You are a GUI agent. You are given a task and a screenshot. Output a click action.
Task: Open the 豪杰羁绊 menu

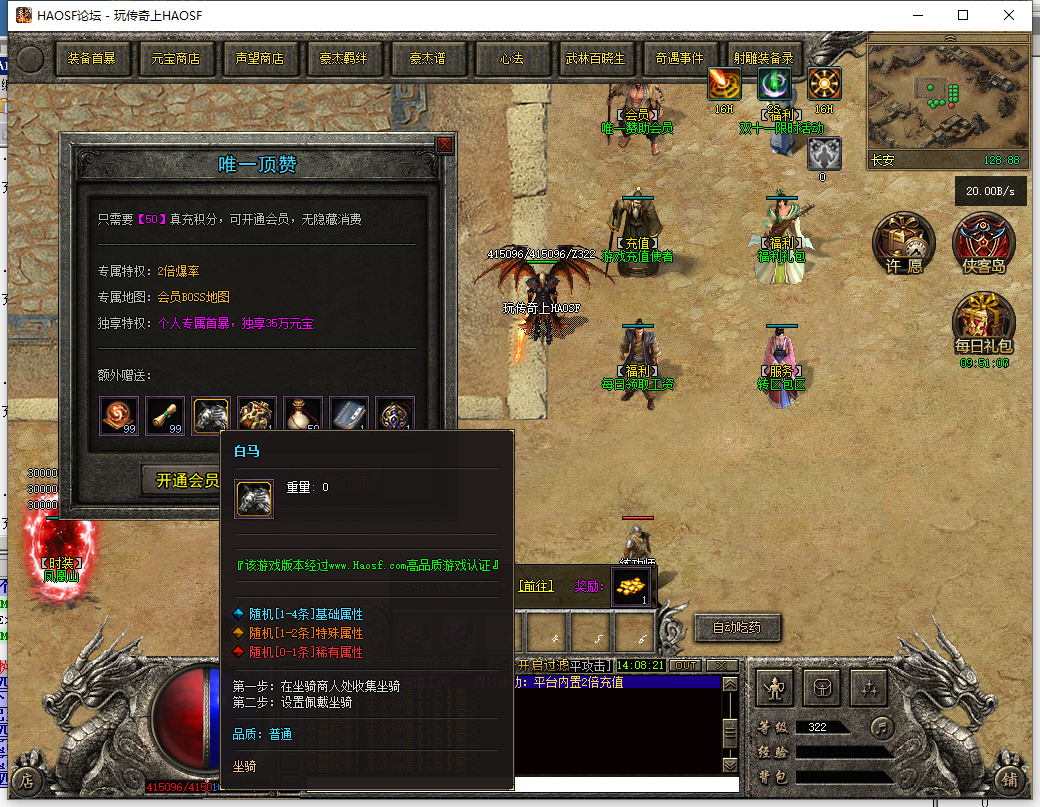(x=344, y=58)
